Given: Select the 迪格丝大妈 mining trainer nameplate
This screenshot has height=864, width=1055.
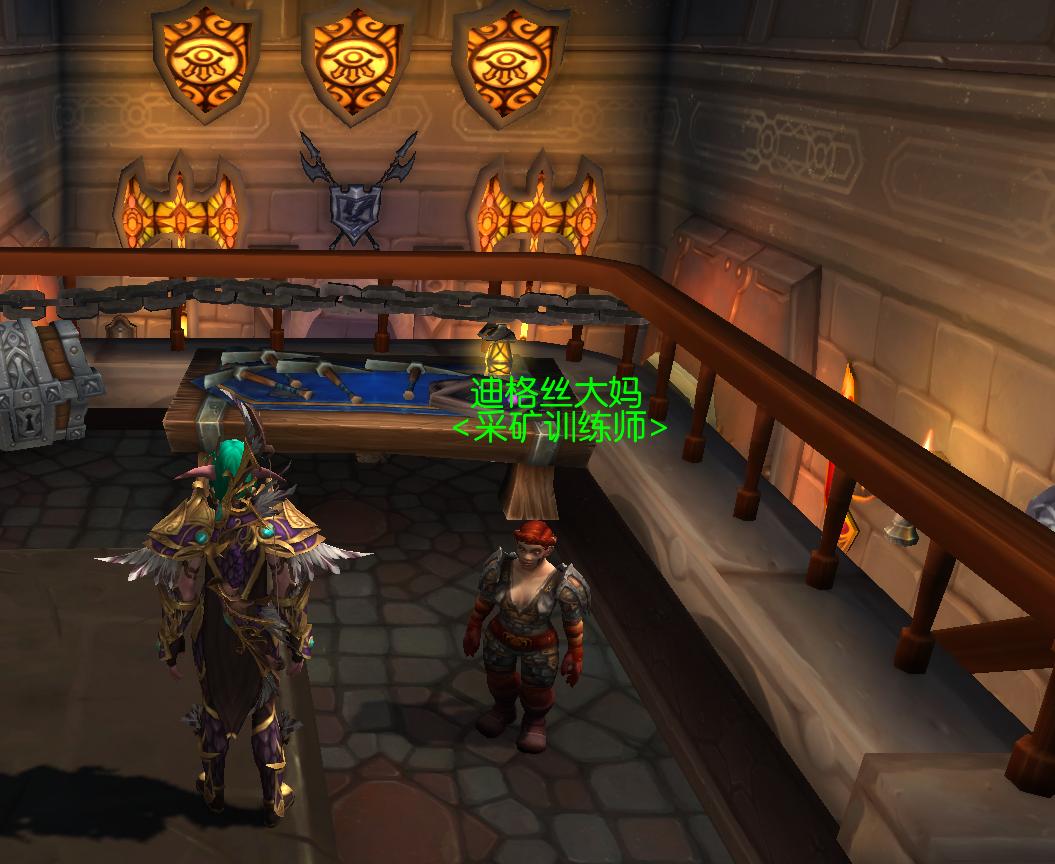Looking at the screenshot, I should tap(556, 393).
